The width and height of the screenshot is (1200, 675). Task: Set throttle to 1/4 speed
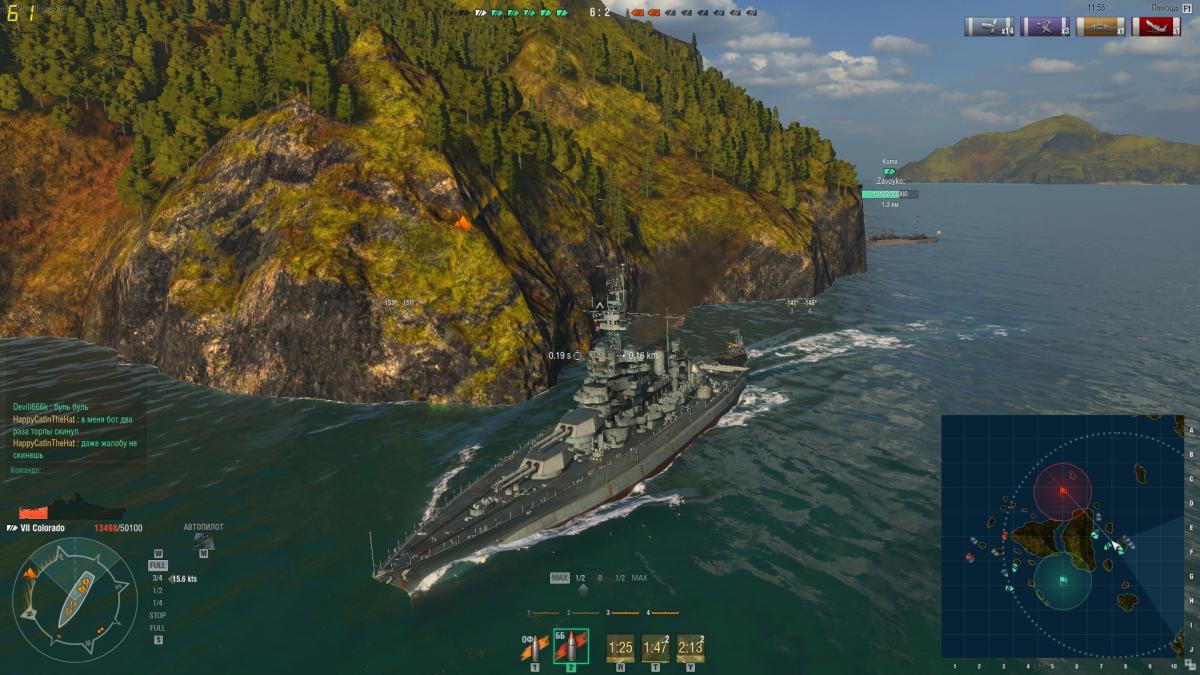tap(157, 602)
